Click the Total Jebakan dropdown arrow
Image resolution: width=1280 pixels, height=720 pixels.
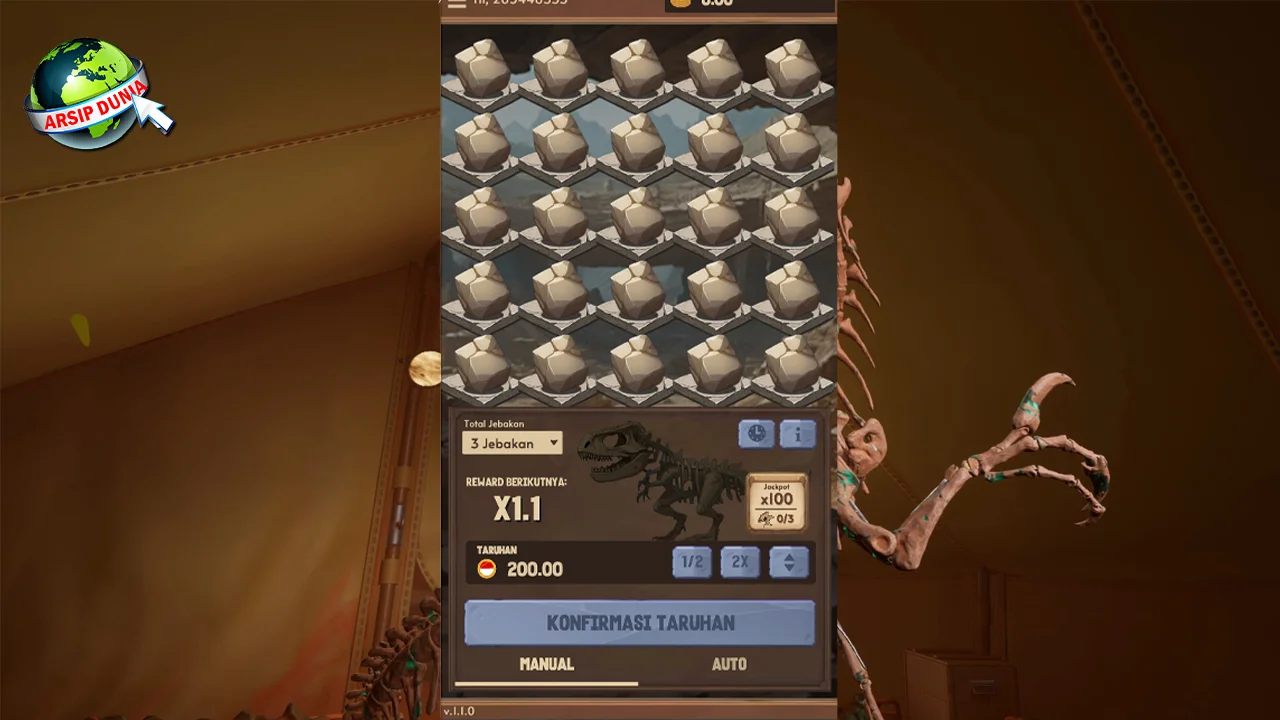click(x=553, y=443)
